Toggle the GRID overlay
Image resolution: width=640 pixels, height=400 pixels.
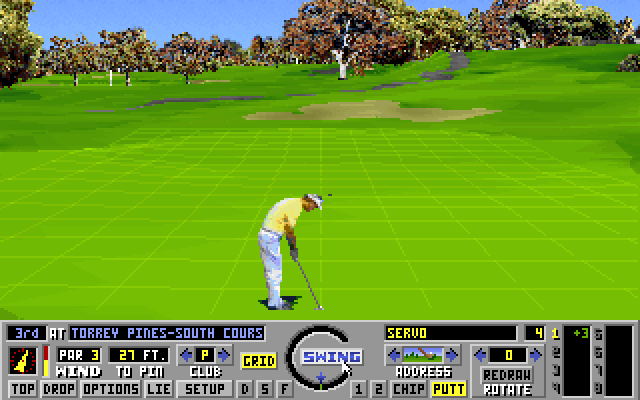[x=259, y=360]
